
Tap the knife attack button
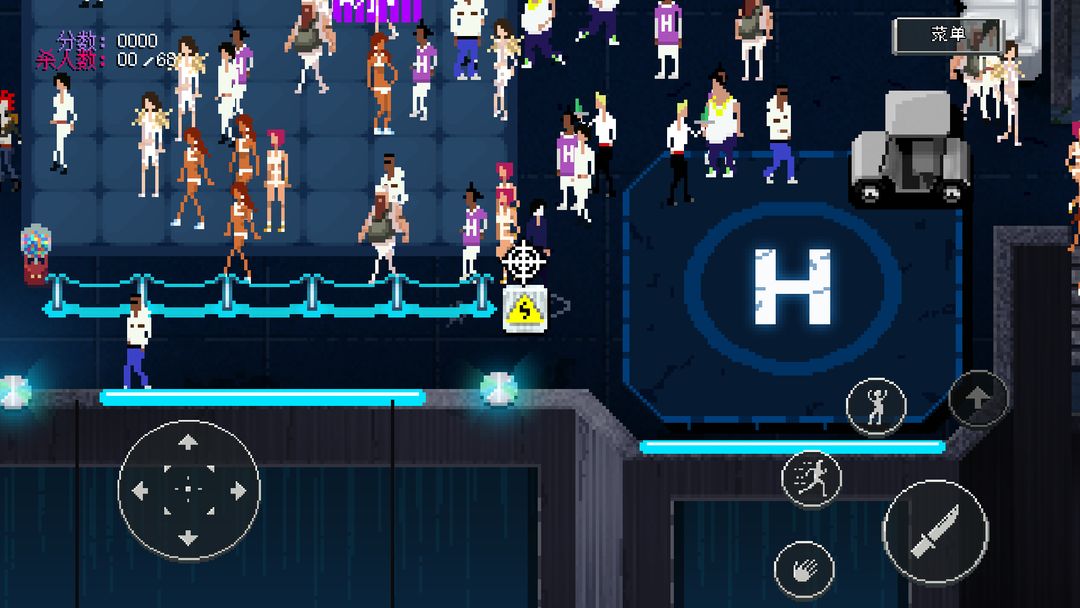[935, 532]
